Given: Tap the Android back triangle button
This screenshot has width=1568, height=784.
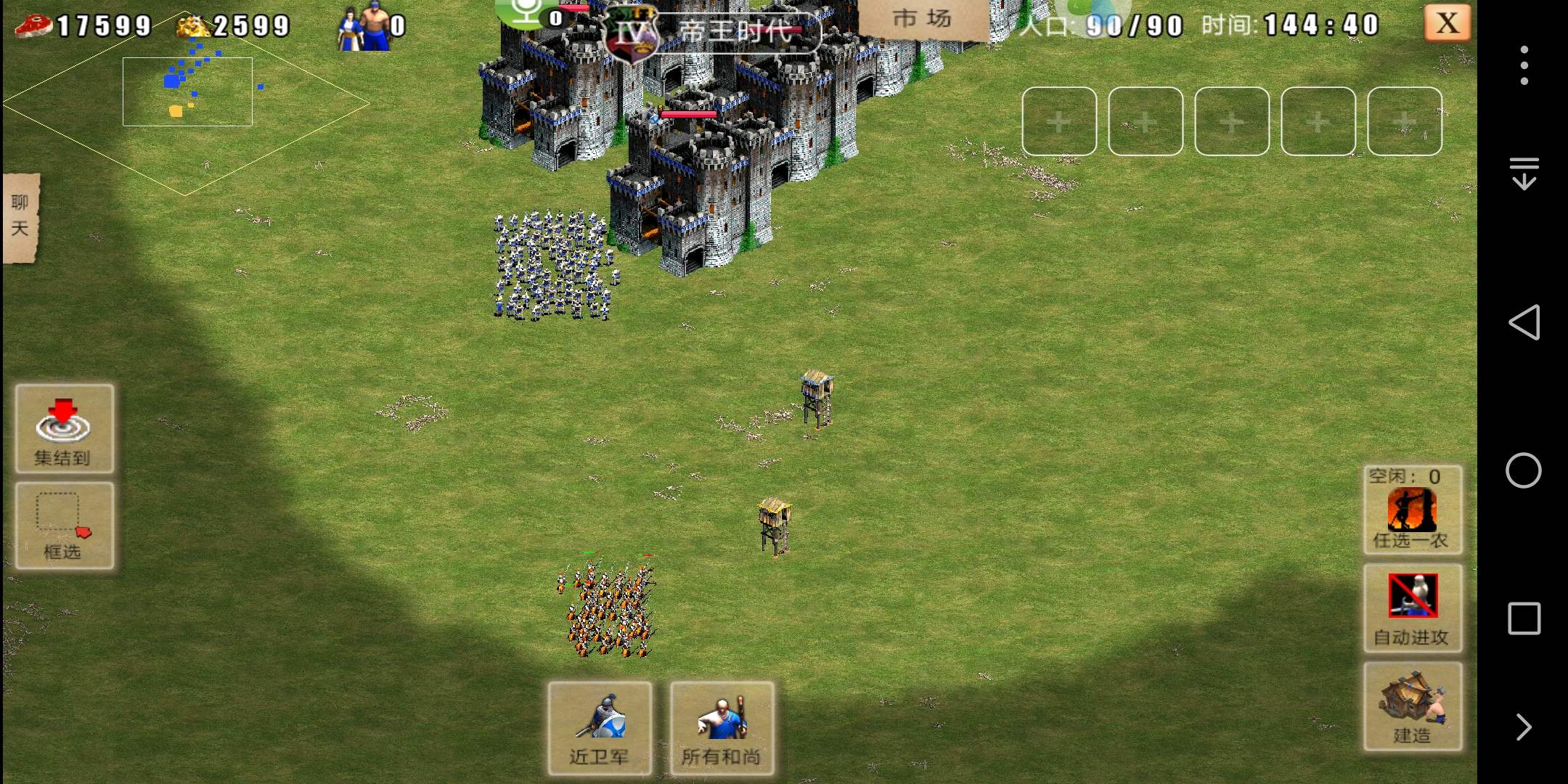Looking at the screenshot, I should 1524,322.
